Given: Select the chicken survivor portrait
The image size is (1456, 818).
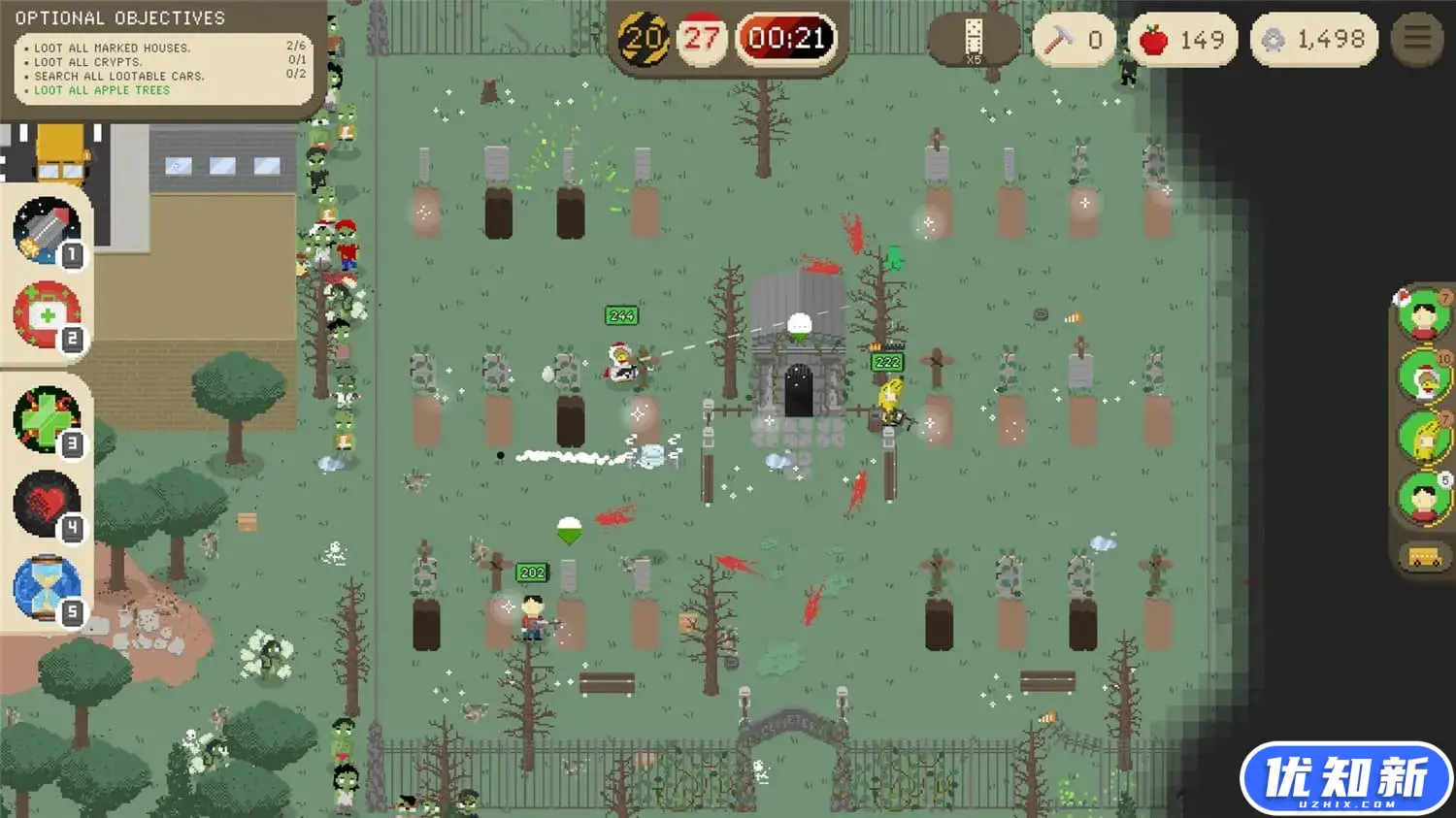Looking at the screenshot, I should [x=1424, y=376].
